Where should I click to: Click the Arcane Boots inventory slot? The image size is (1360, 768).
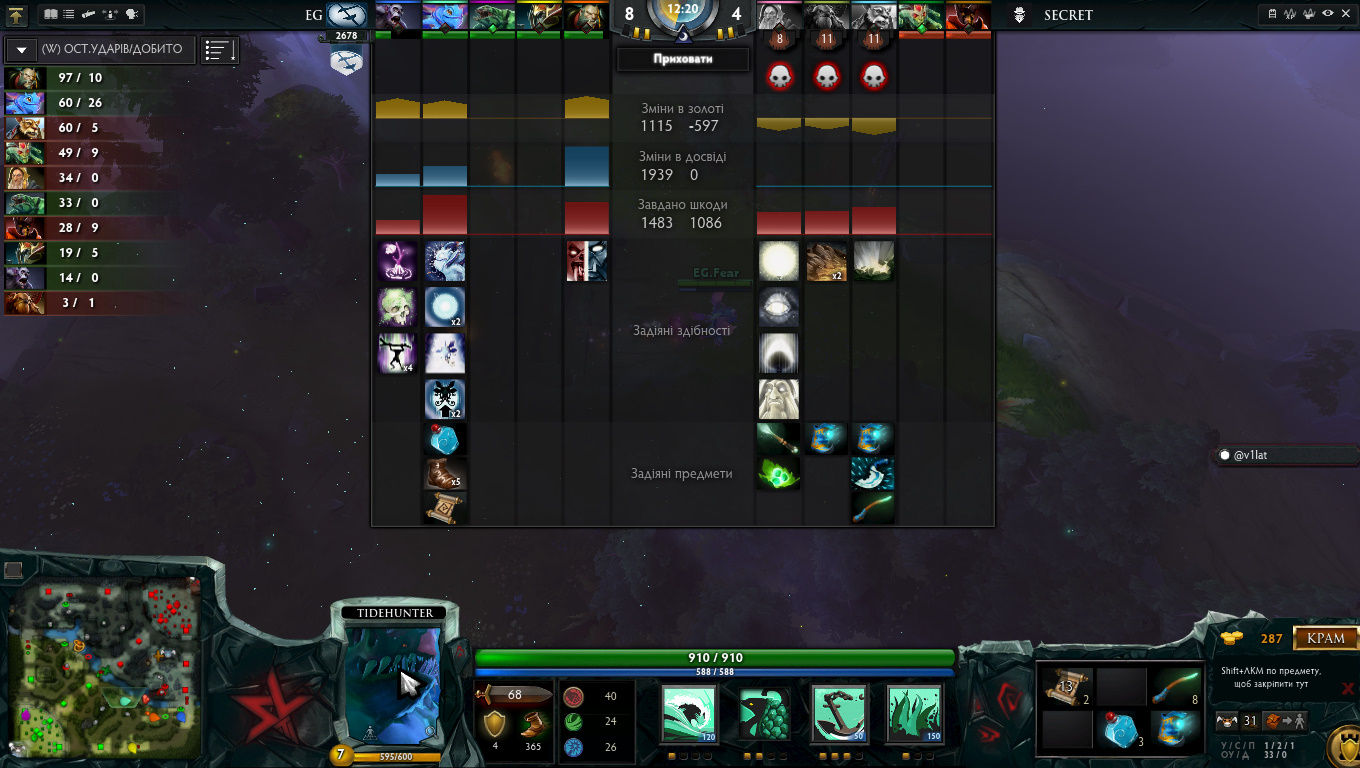[x=1176, y=729]
